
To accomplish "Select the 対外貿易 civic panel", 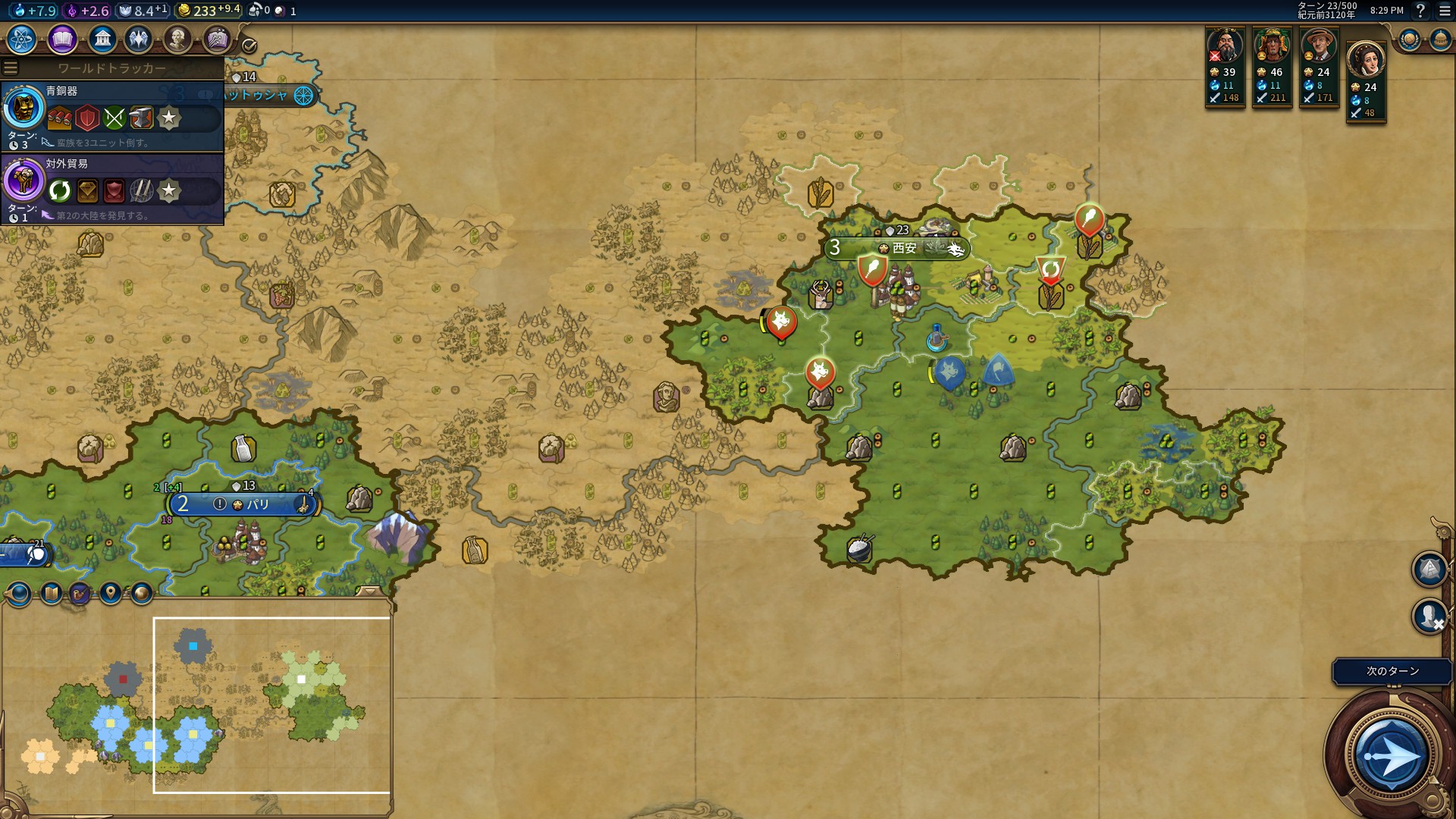I will point(112,189).
